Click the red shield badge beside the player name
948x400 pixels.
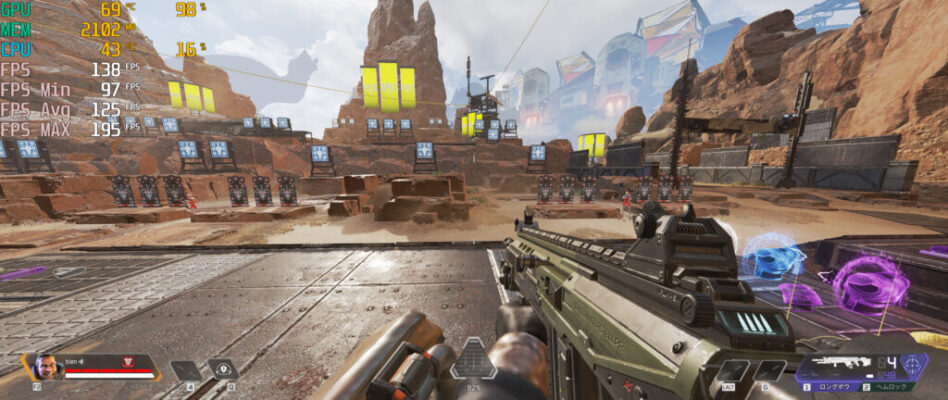pos(127,359)
